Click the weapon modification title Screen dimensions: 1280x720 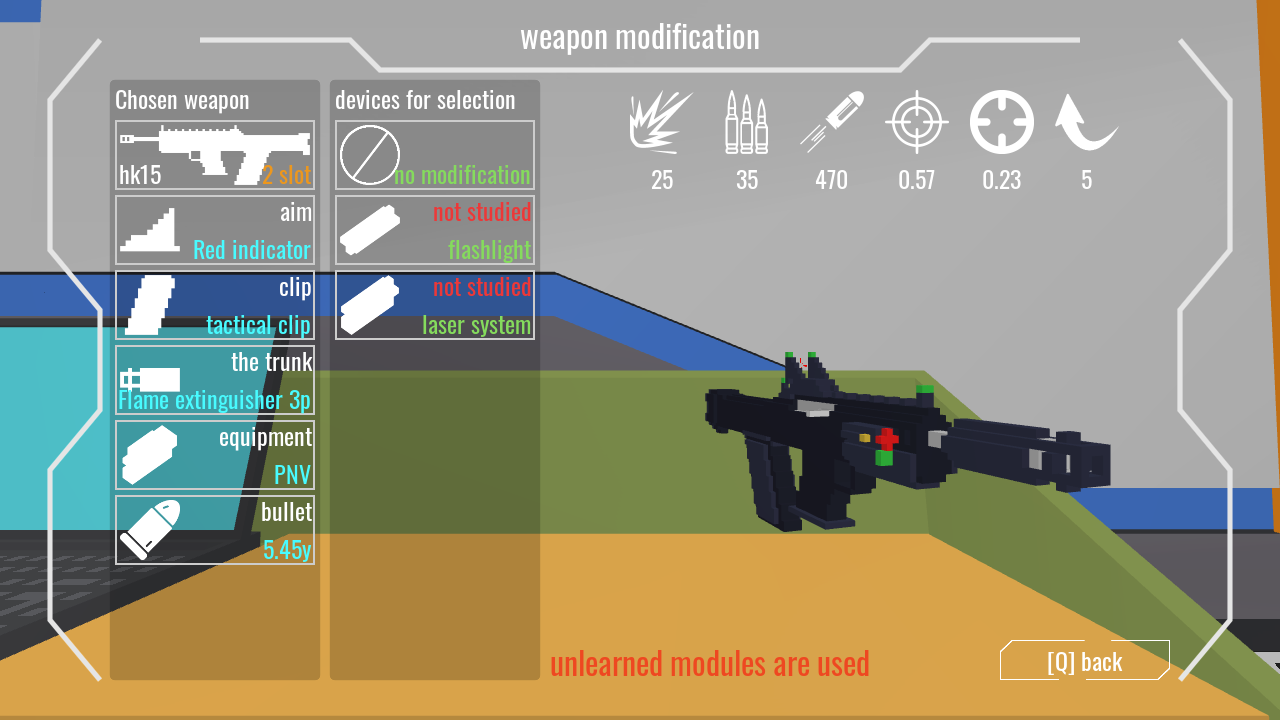coord(639,37)
